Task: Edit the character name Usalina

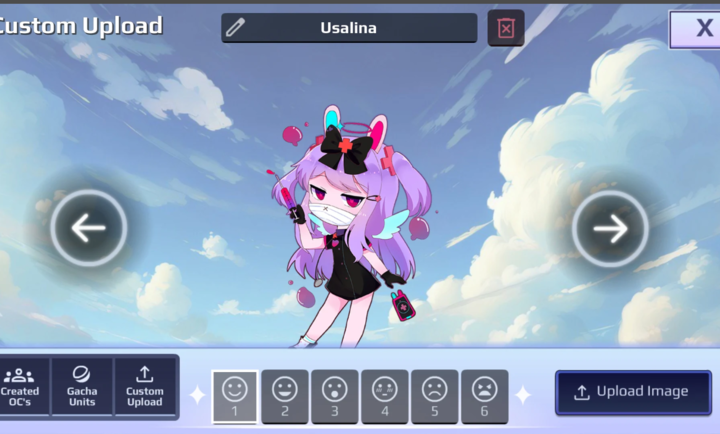Action: [x=349, y=28]
